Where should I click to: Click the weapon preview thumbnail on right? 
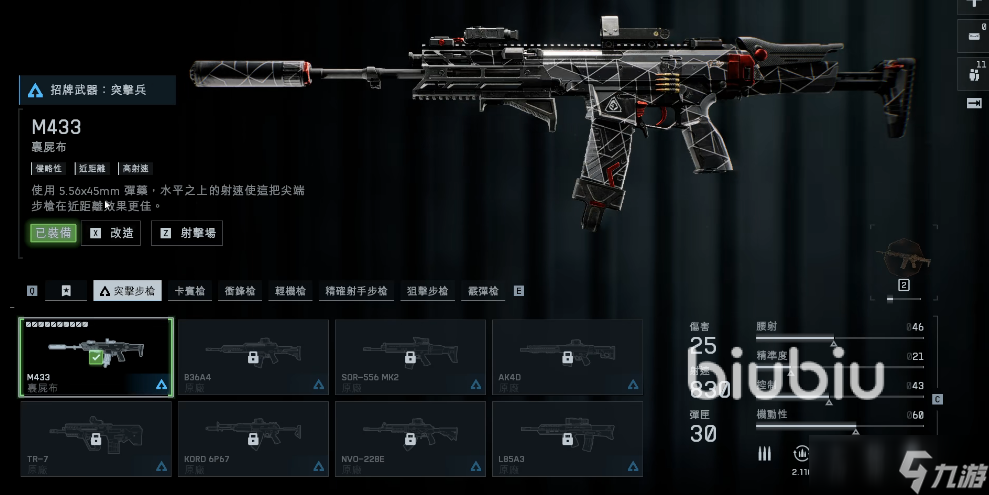903,261
